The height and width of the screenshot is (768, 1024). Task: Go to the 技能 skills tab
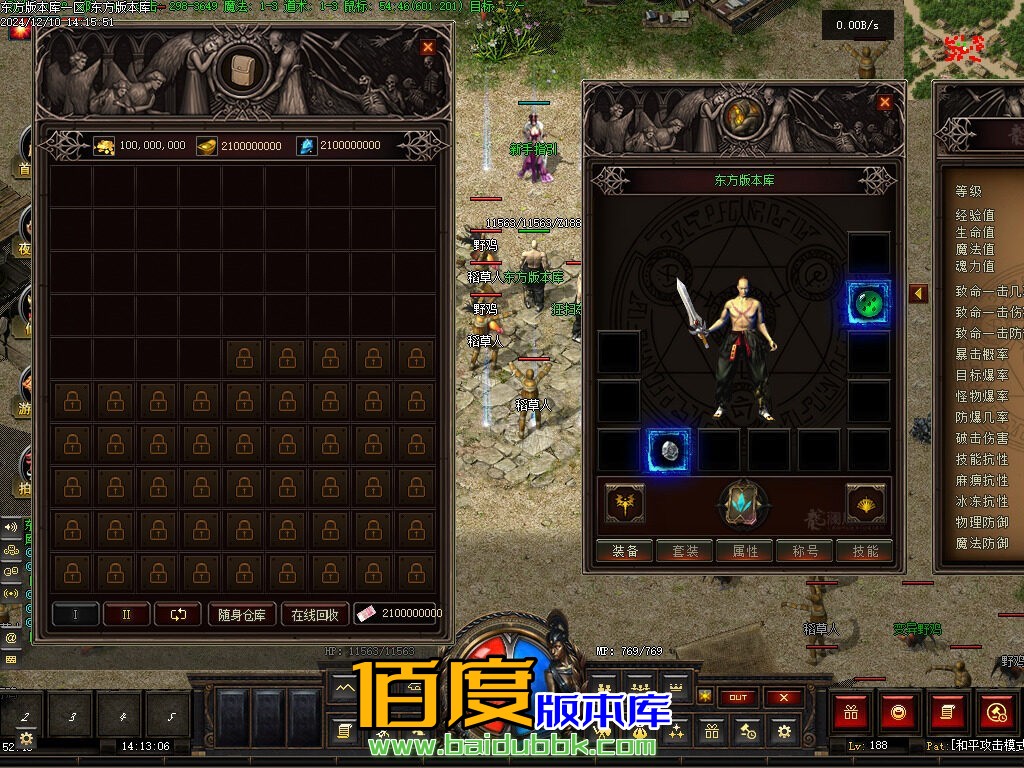(865, 551)
